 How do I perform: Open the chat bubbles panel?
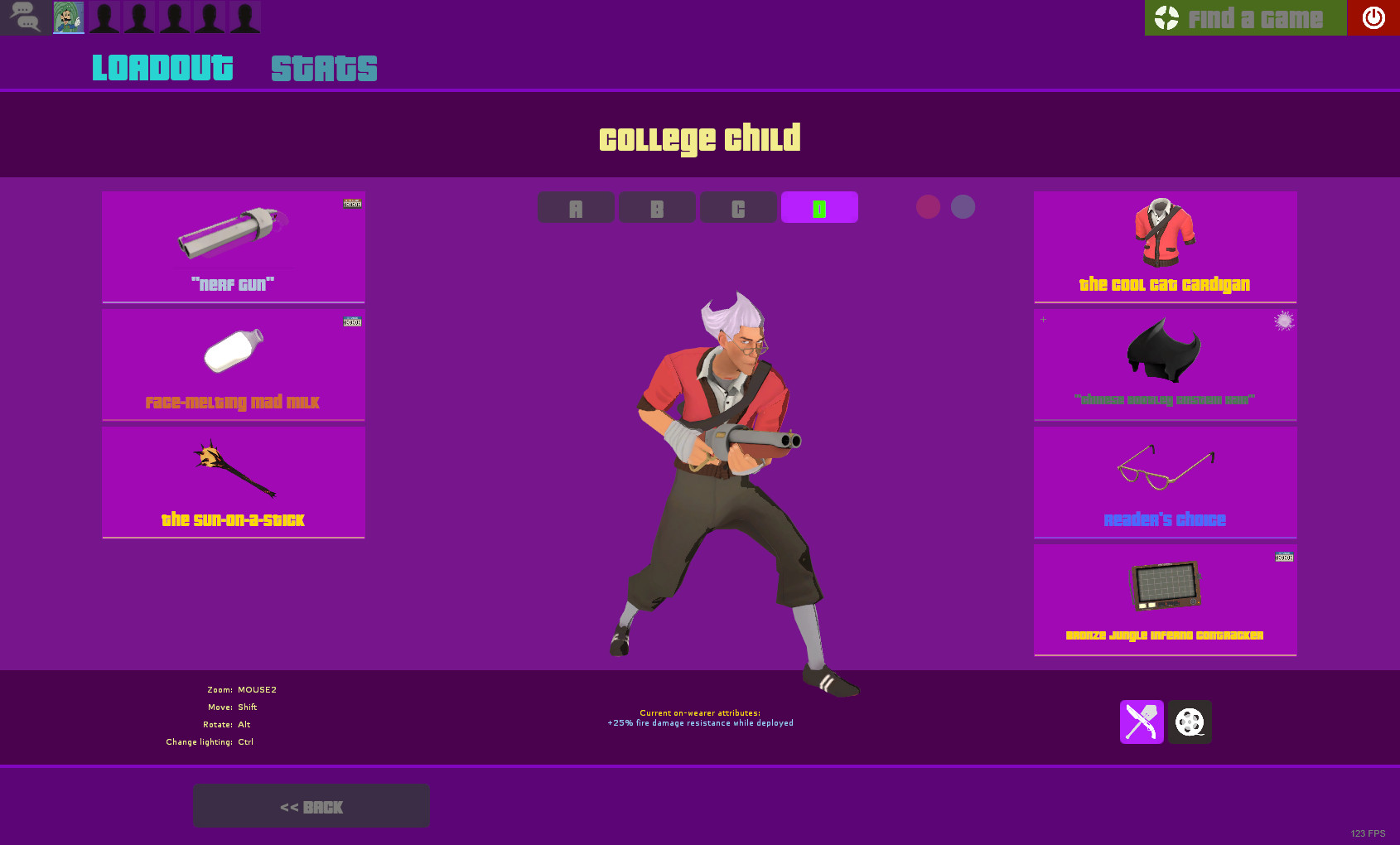[24, 17]
